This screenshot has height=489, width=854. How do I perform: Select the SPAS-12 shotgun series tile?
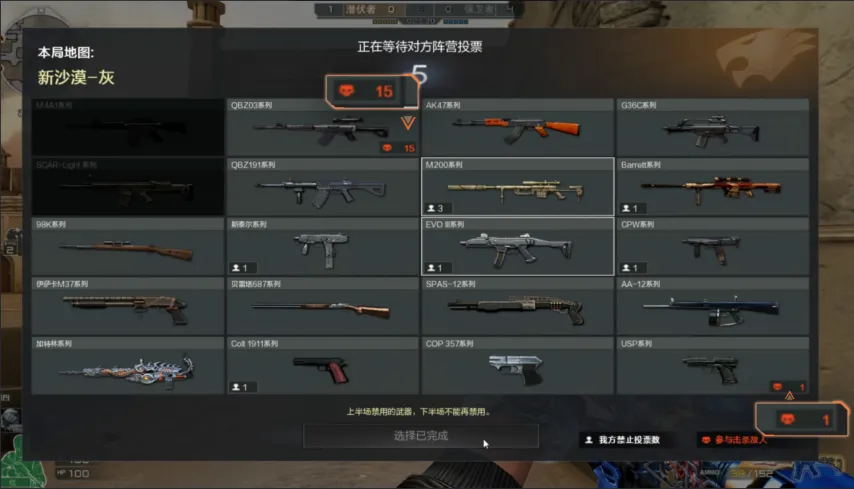point(517,306)
